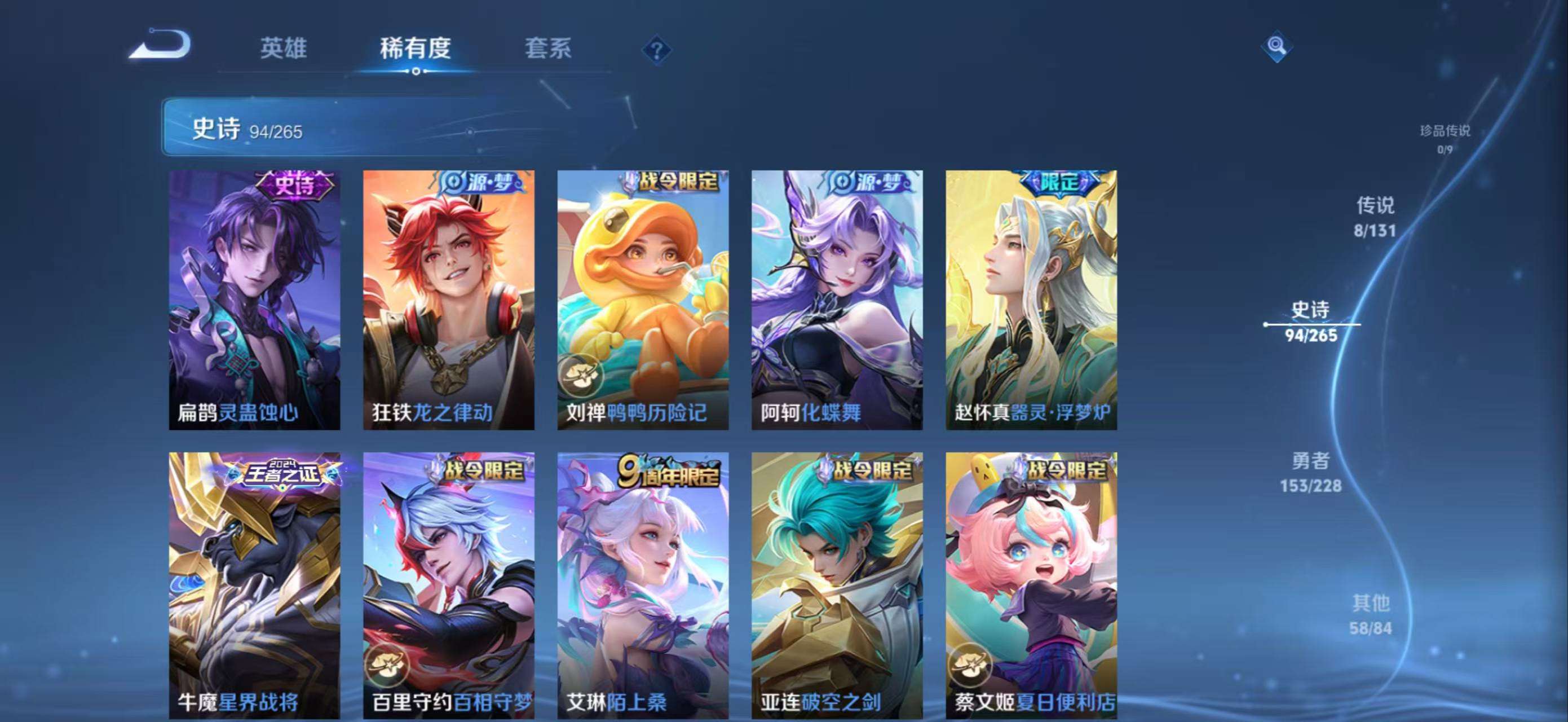Open the 刘禅 鸭鸭历险记 skin card
Image resolution: width=1568 pixels, height=722 pixels.
643,300
